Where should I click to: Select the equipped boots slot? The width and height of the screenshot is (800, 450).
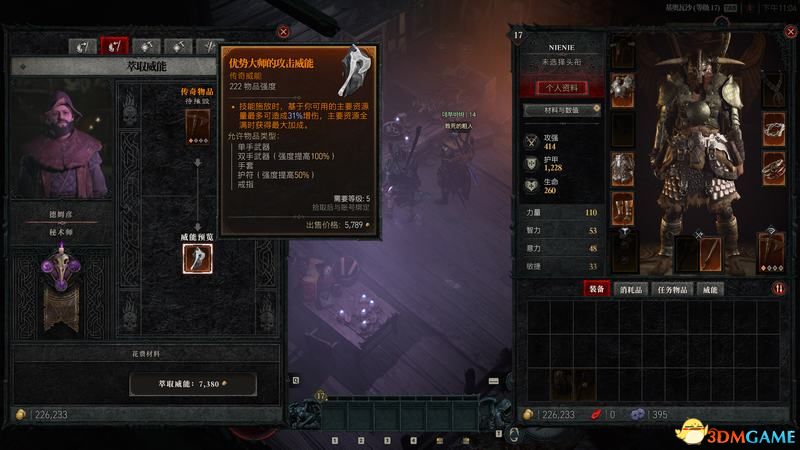pyautogui.click(x=622, y=209)
